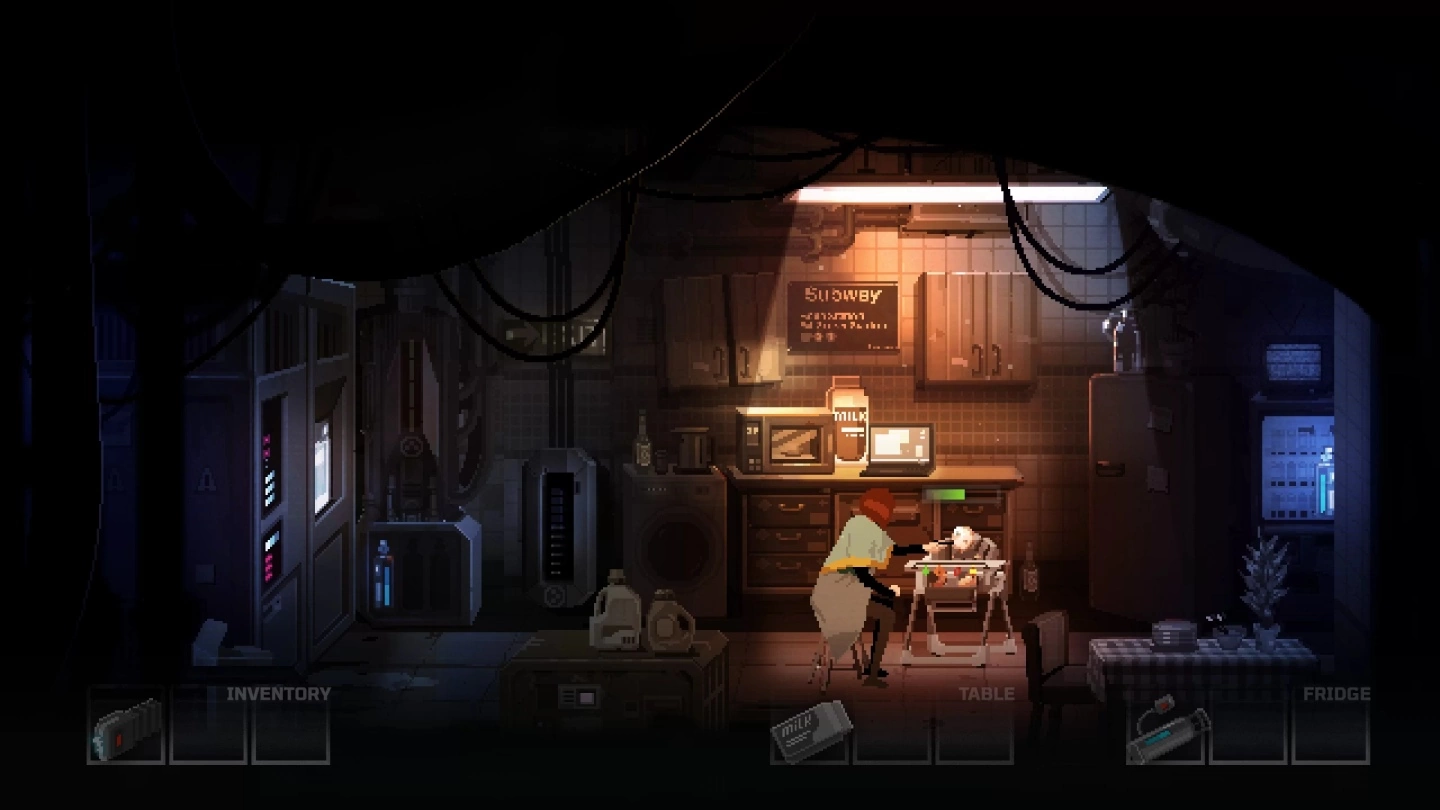
Task: Select the tagged bottle in the Fridge slots
Action: coord(1167,729)
